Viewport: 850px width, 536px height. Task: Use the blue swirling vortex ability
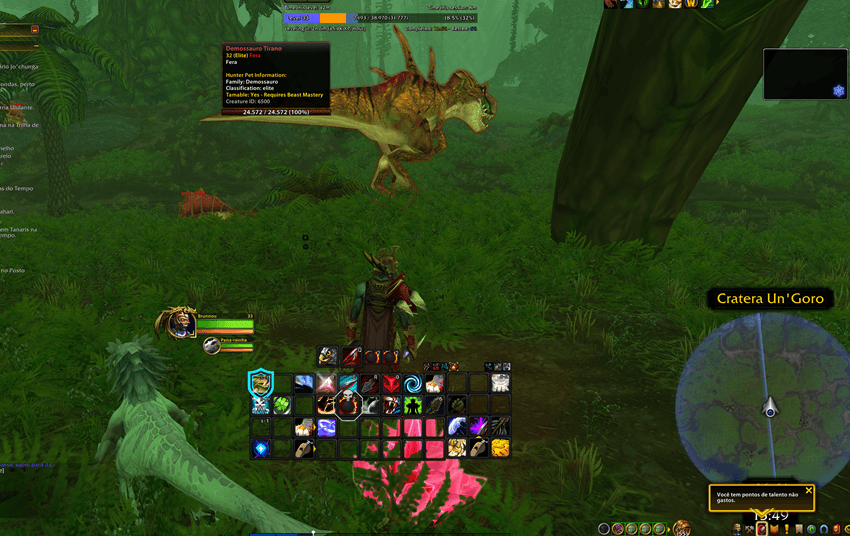412,383
